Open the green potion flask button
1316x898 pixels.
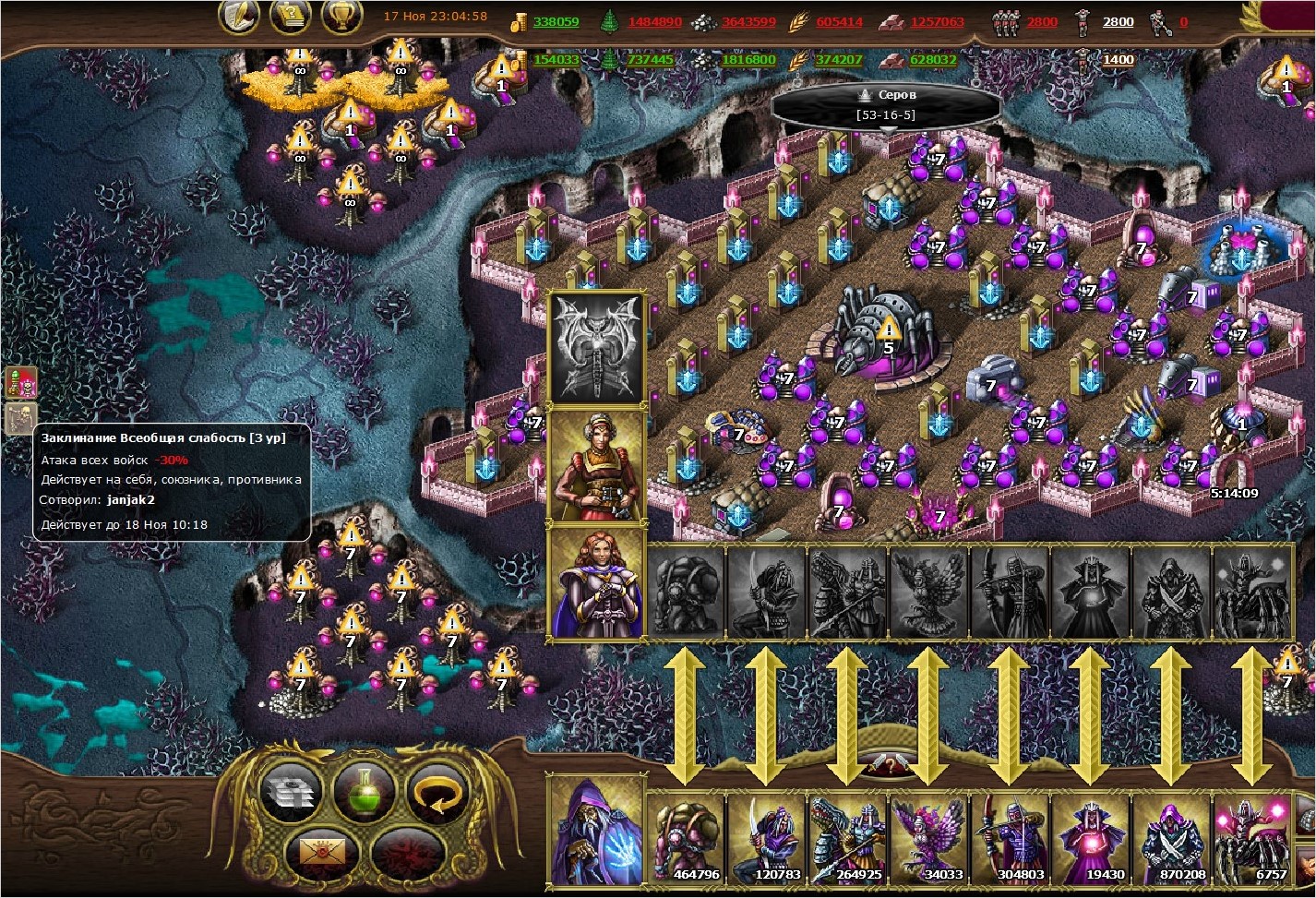pyautogui.click(x=365, y=791)
